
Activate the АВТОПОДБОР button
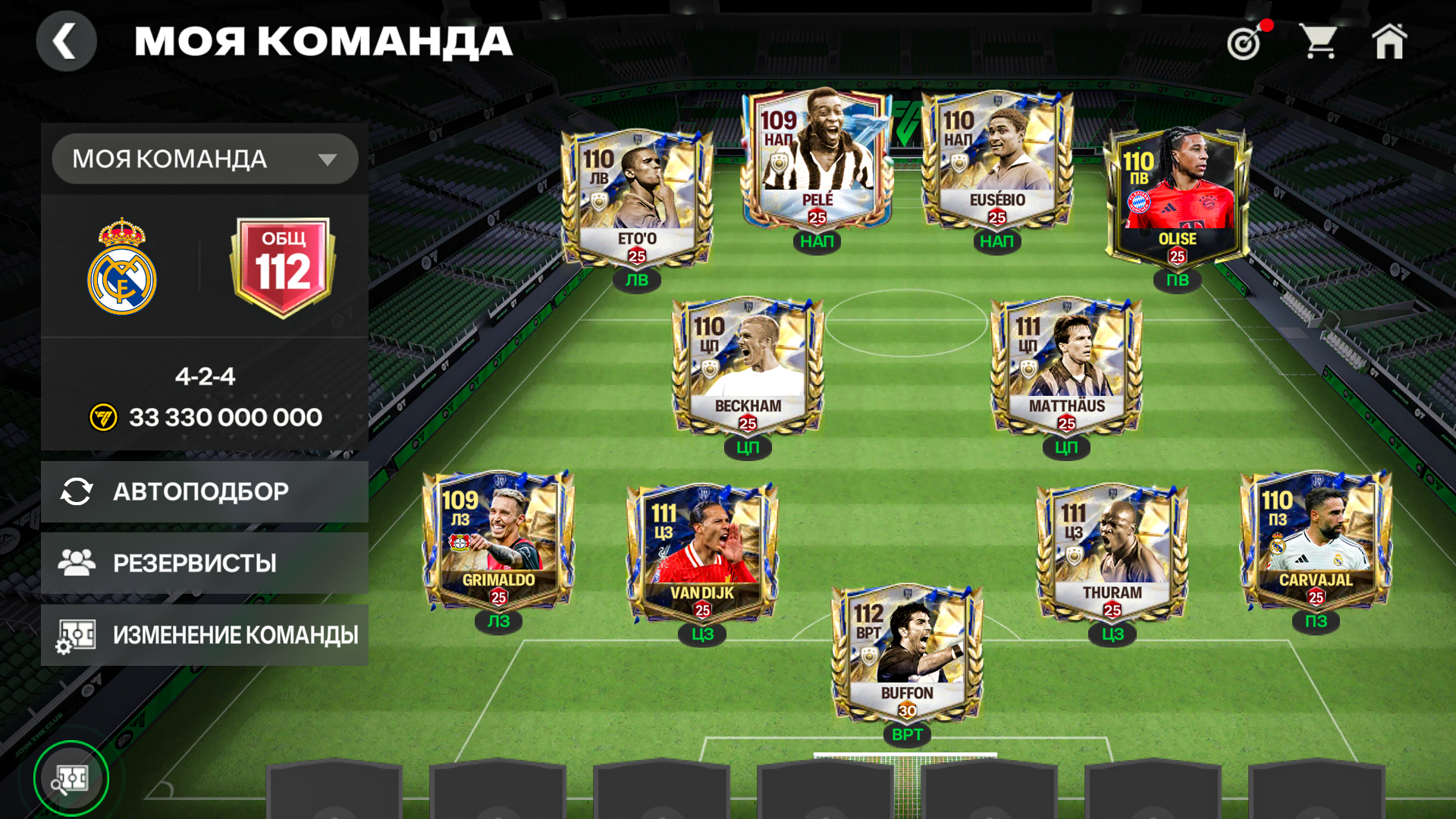click(x=205, y=491)
